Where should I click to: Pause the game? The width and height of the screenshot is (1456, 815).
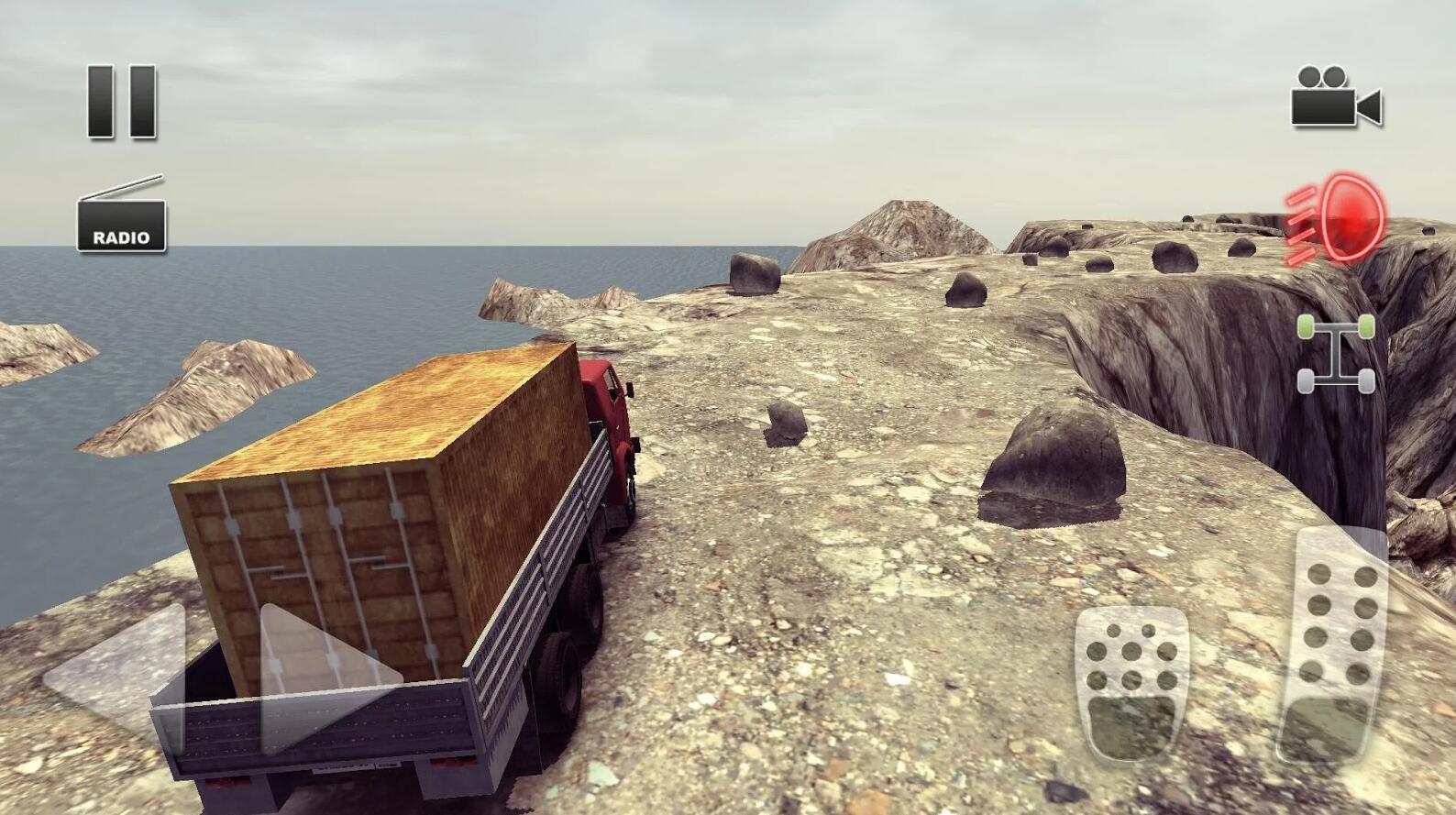pyautogui.click(x=122, y=102)
